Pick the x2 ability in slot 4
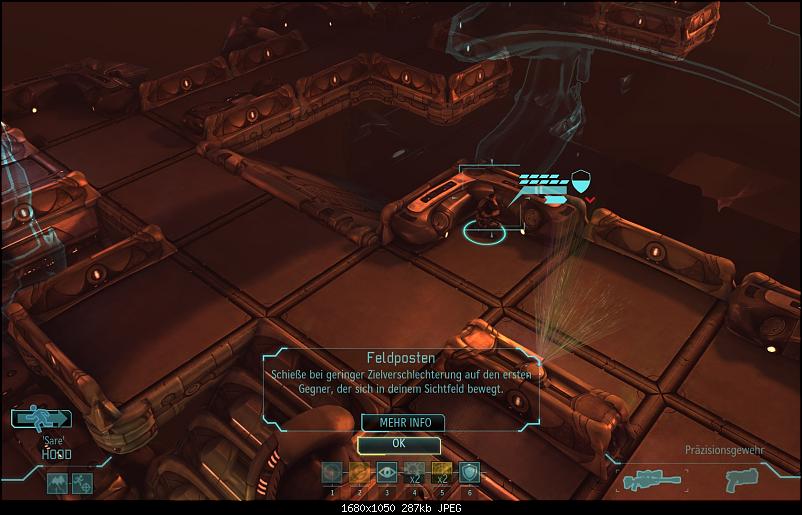This screenshot has height=515, width=802. click(415, 473)
